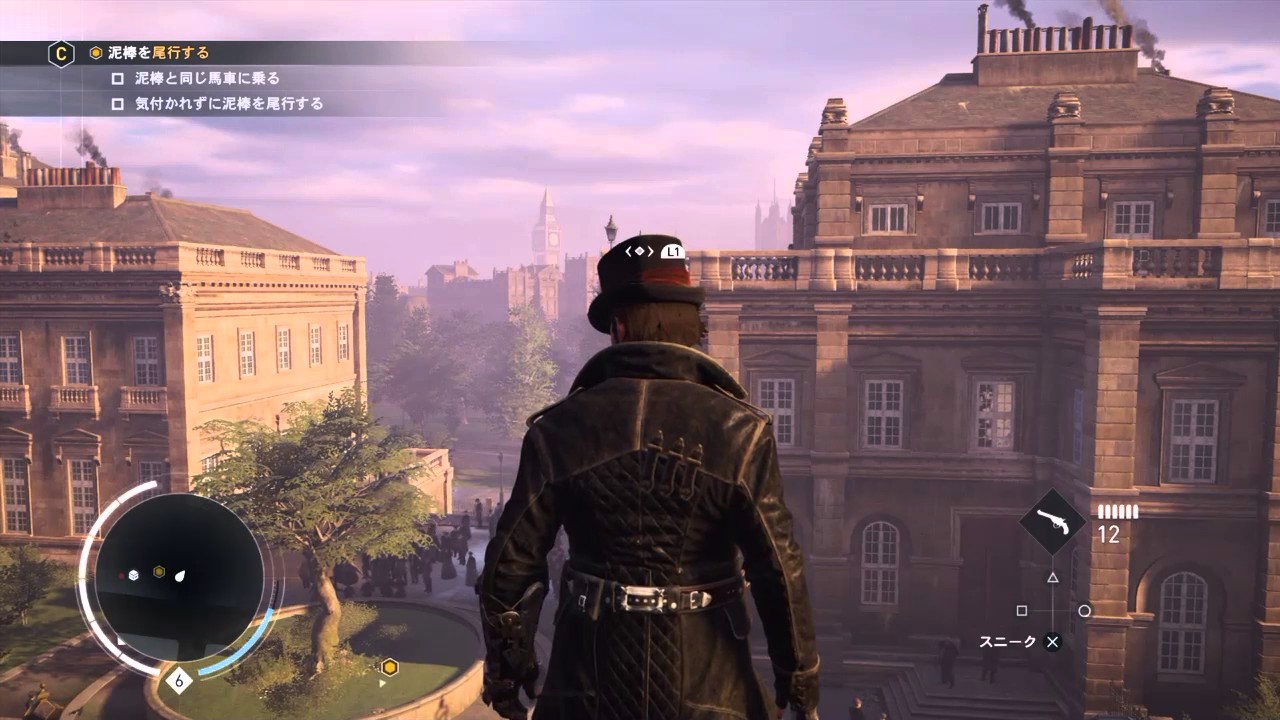Click the 泥棒を尾行する main objective
Viewport: 1280px width, 720px height.
(x=158, y=53)
